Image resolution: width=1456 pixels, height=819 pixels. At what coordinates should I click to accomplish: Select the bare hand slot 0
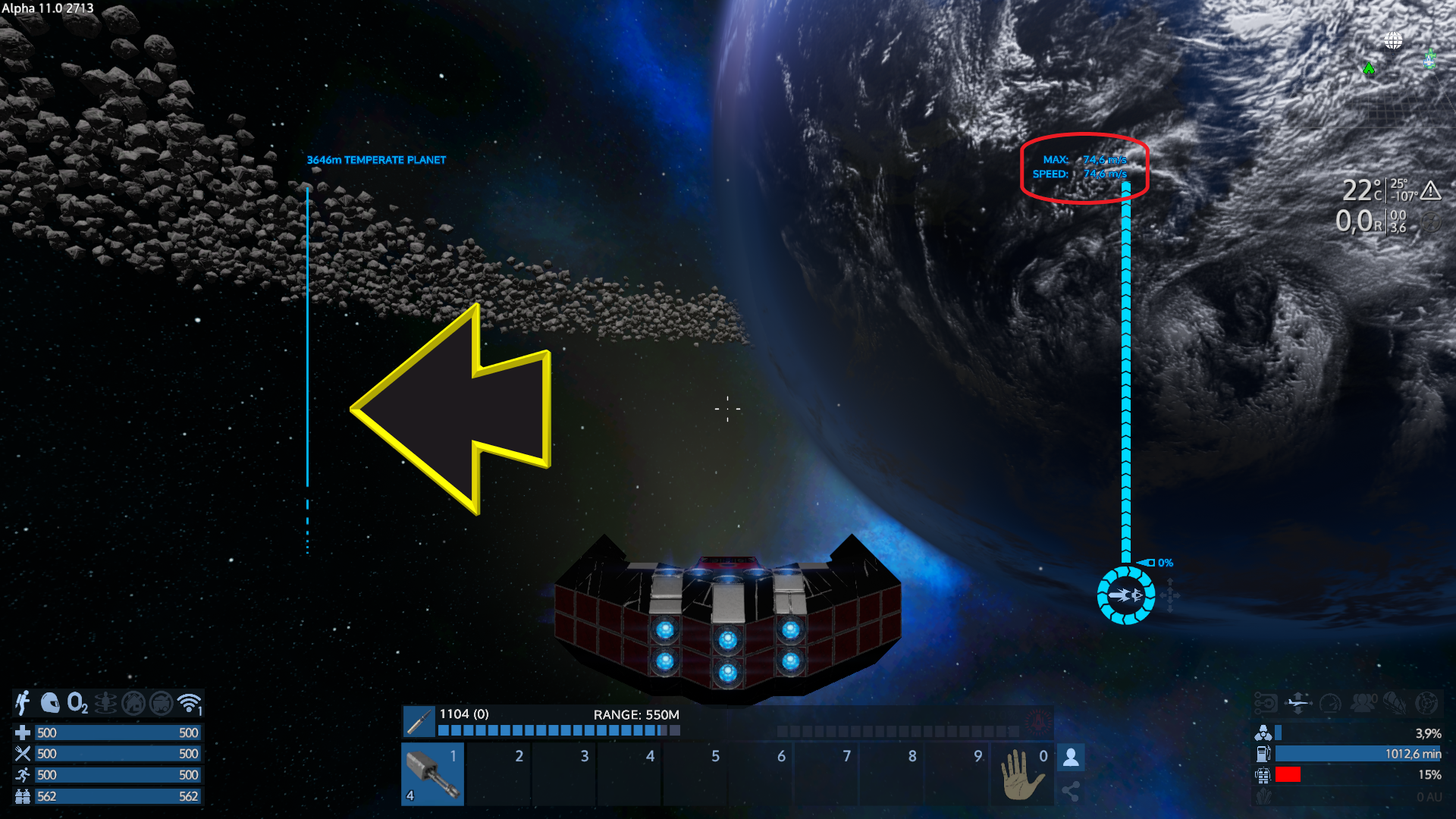(1022, 773)
